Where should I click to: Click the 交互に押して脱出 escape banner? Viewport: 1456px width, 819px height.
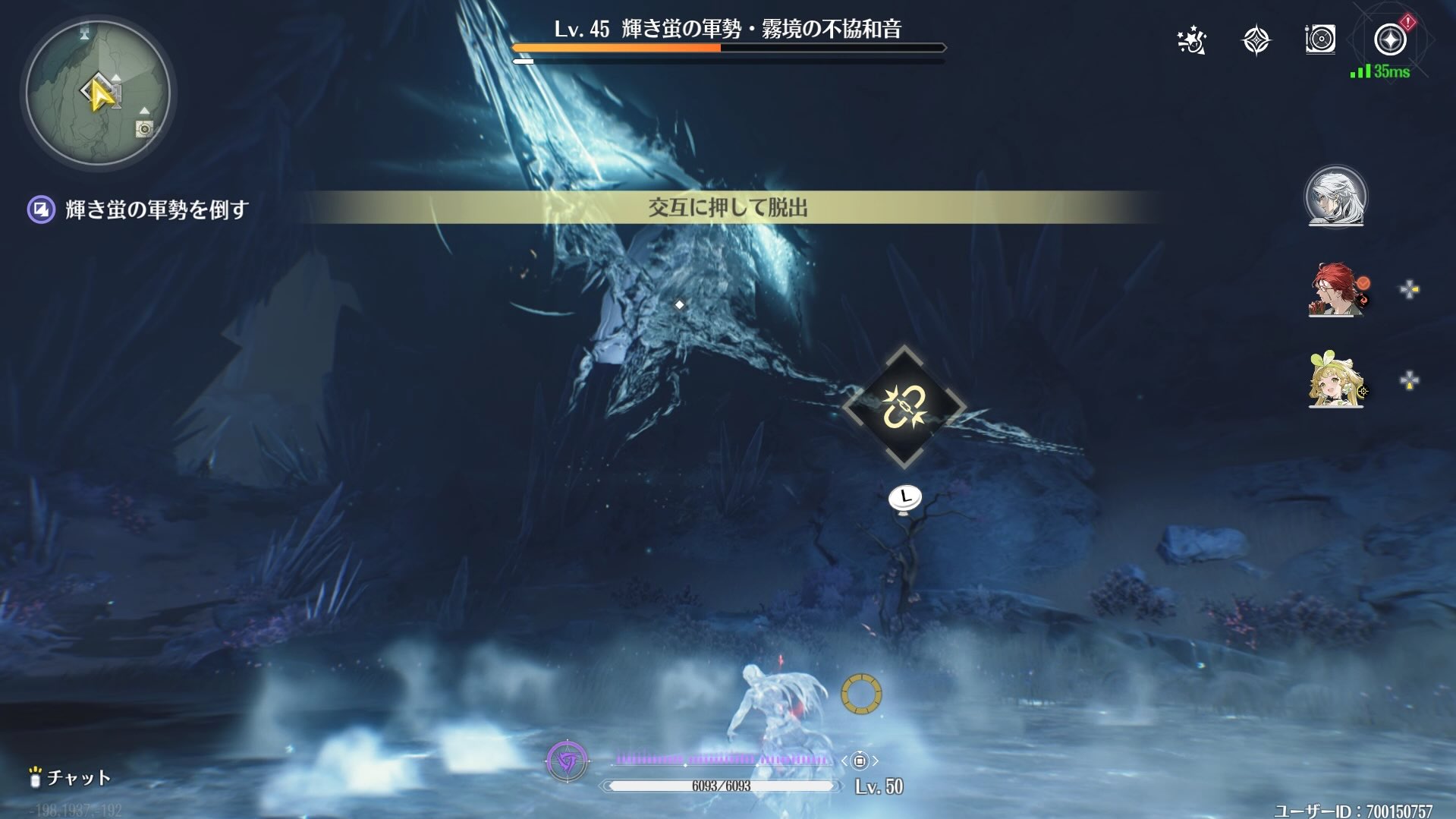click(x=728, y=205)
